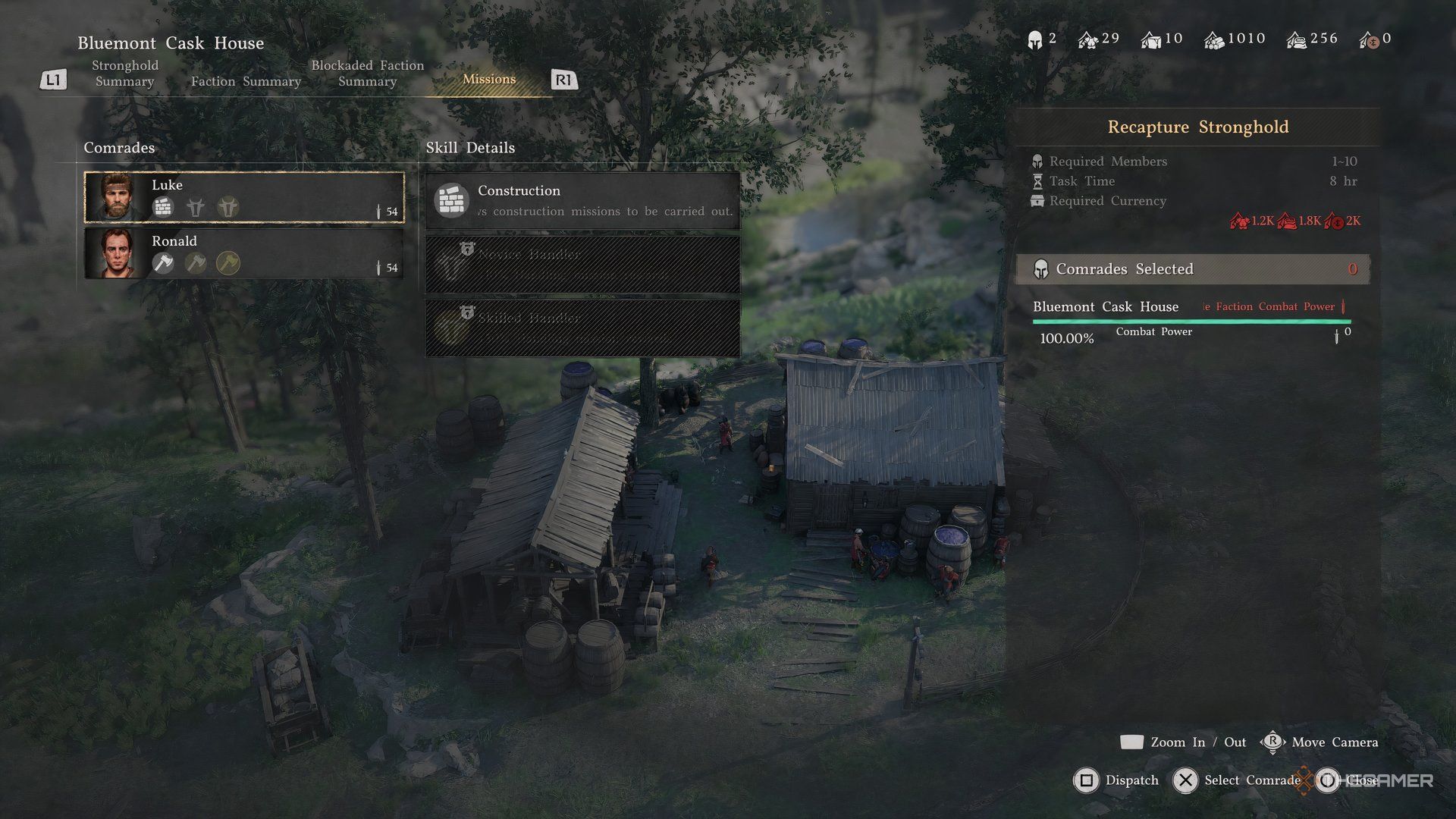Click the Comrades Selected bar
The width and height of the screenshot is (1456, 819).
pos(1193,269)
